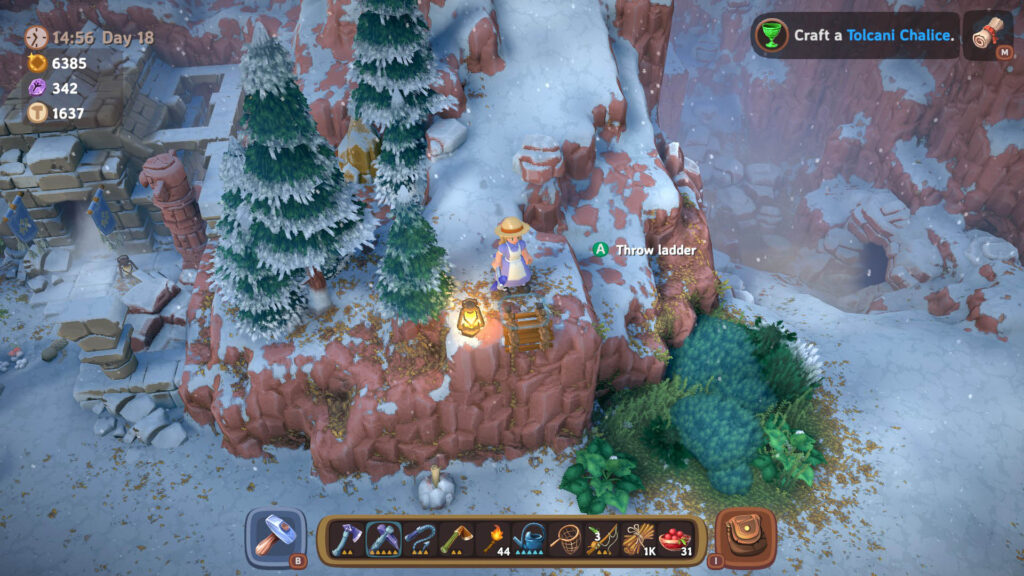Select the bowl of red berries
Image resolution: width=1024 pixels, height=576 pixels.
(x=675, y=539)
